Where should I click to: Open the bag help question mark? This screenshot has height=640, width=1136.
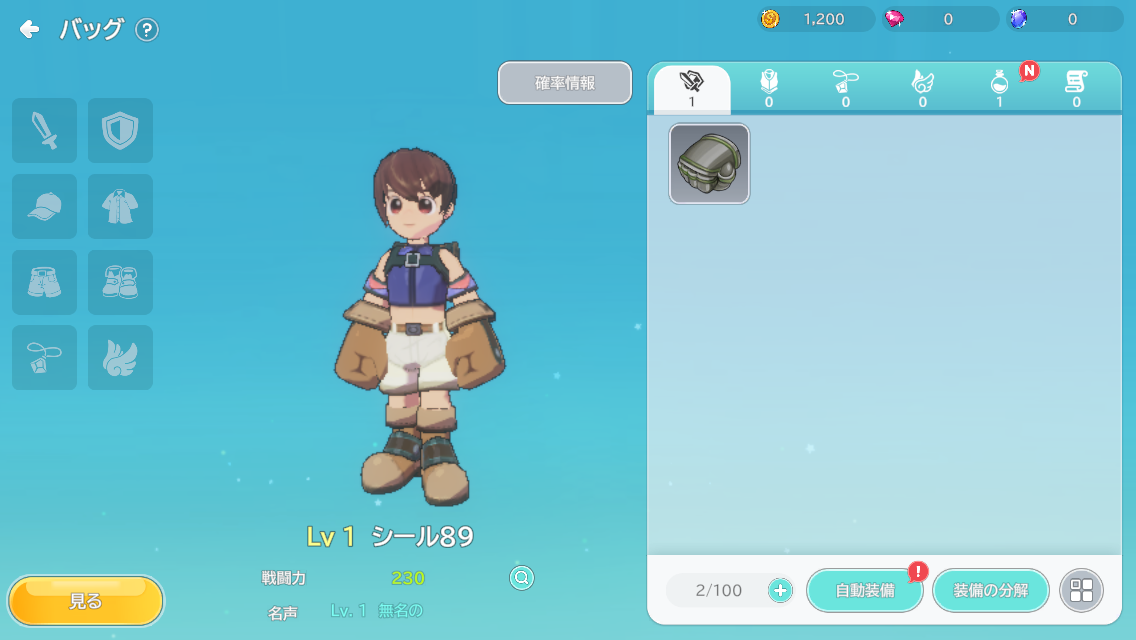tap(147, 30)
